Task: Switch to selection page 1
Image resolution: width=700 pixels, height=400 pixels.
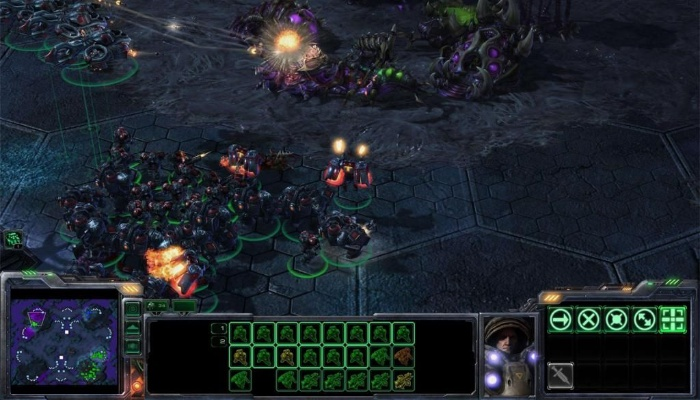Action: tap(219, 327)
